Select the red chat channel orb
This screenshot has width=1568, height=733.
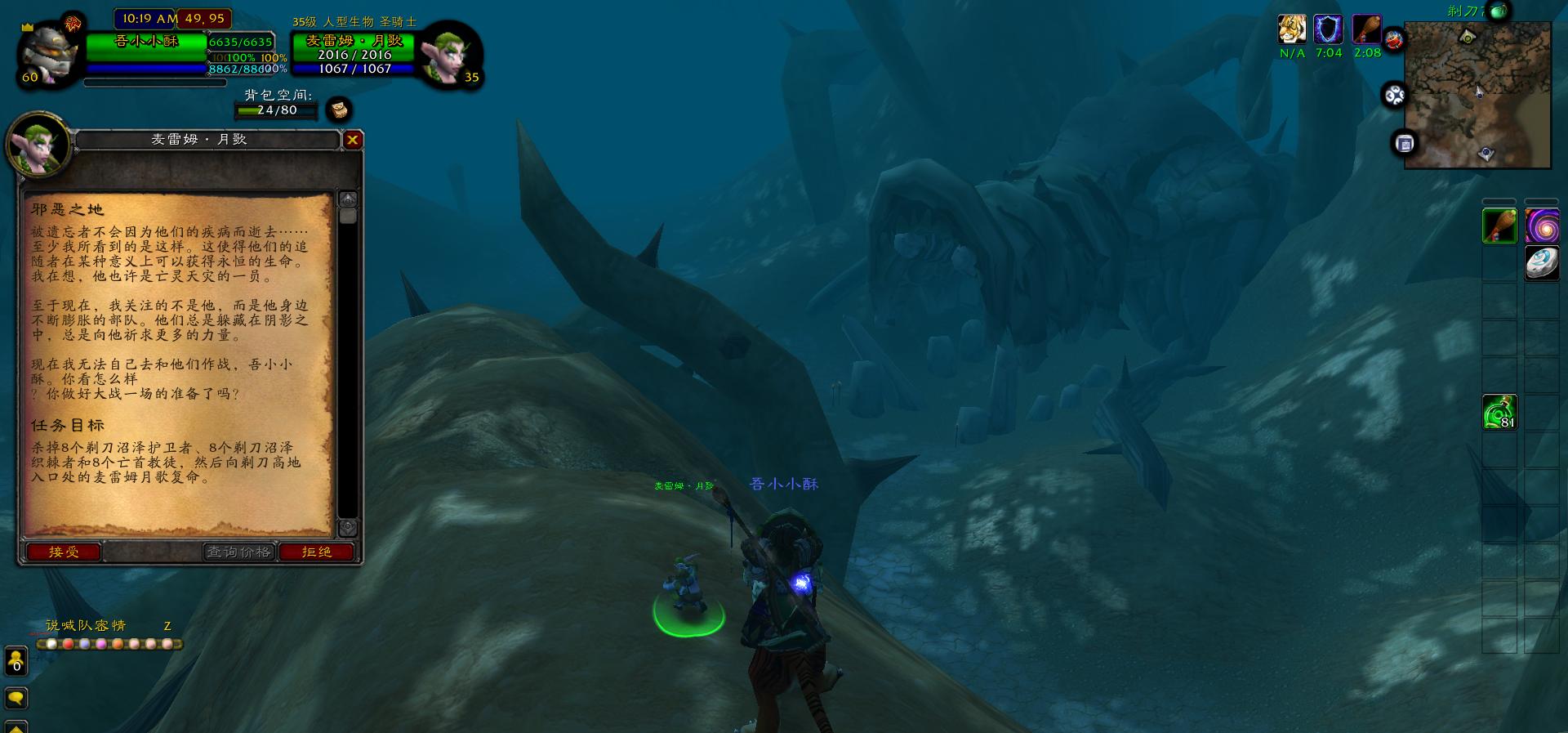(69, 644)
